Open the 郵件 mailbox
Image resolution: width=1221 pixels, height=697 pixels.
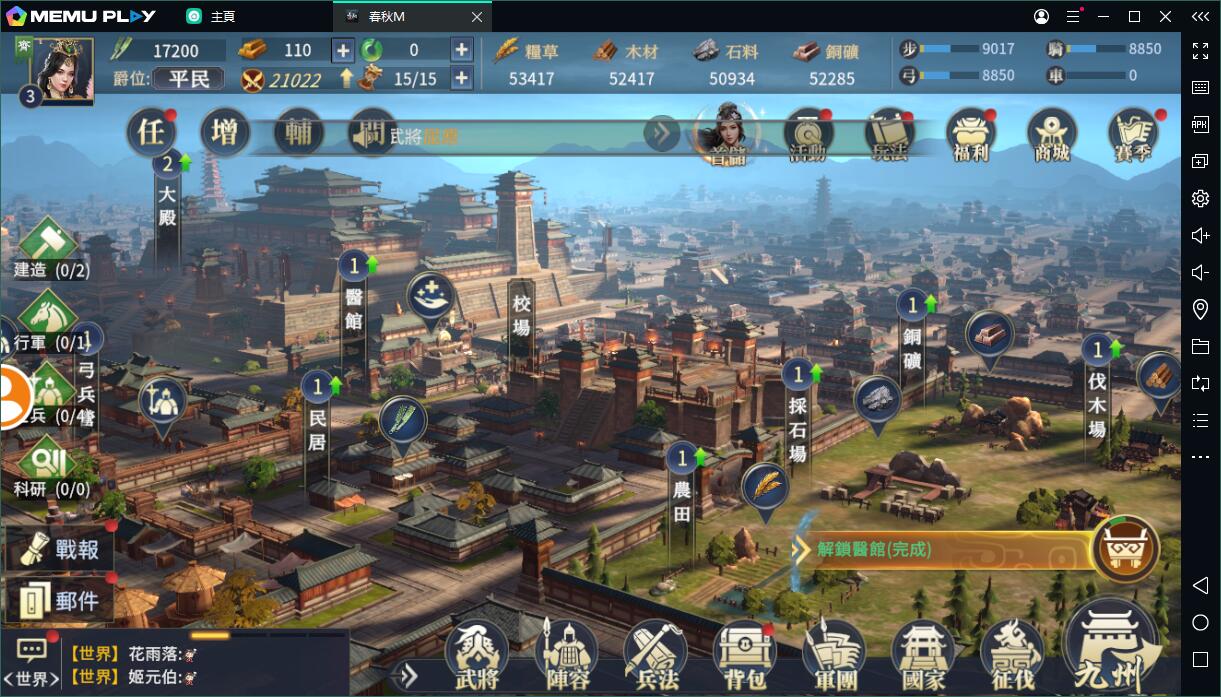point(60,600)
